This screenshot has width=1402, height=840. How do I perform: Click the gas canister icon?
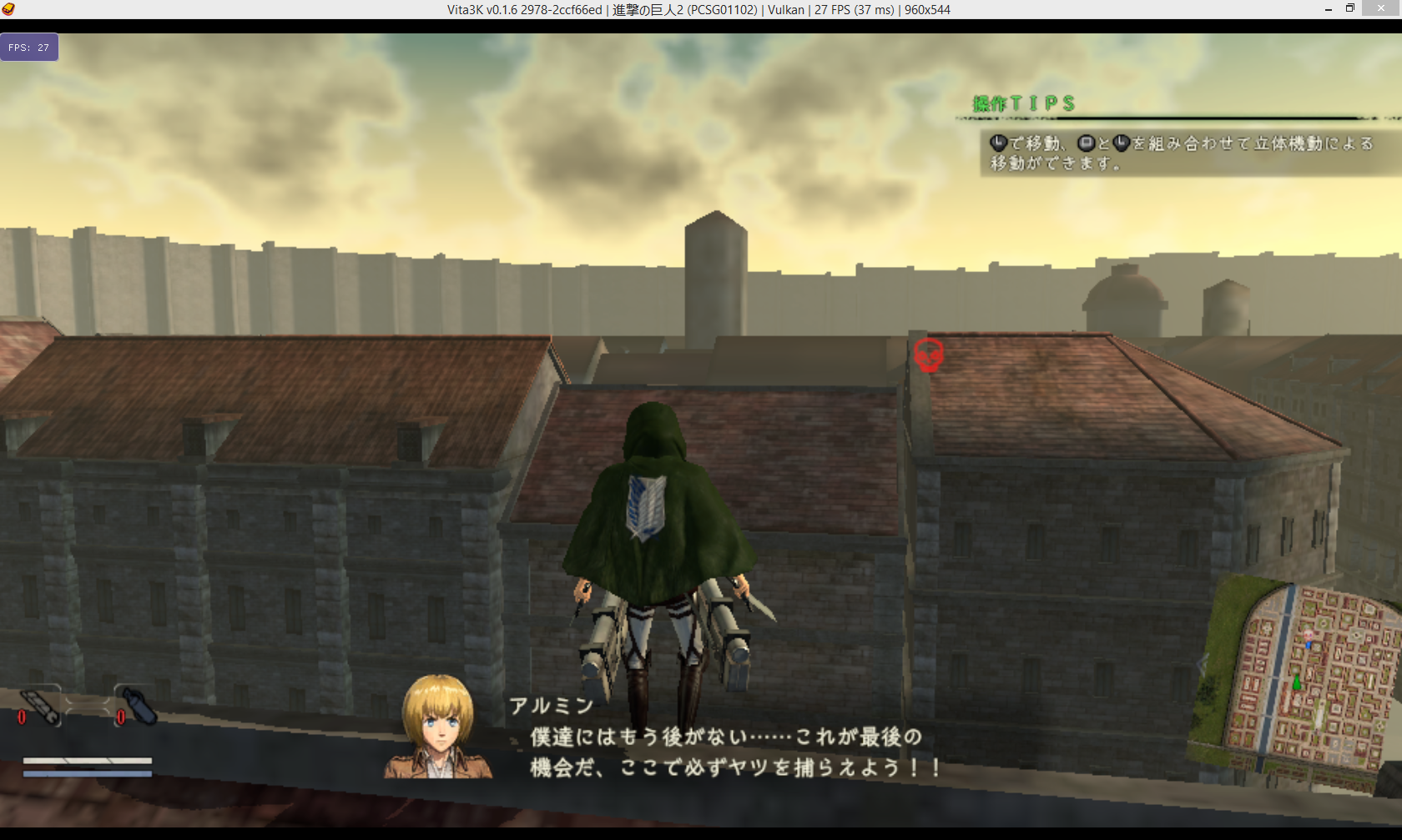pos(139,704)
